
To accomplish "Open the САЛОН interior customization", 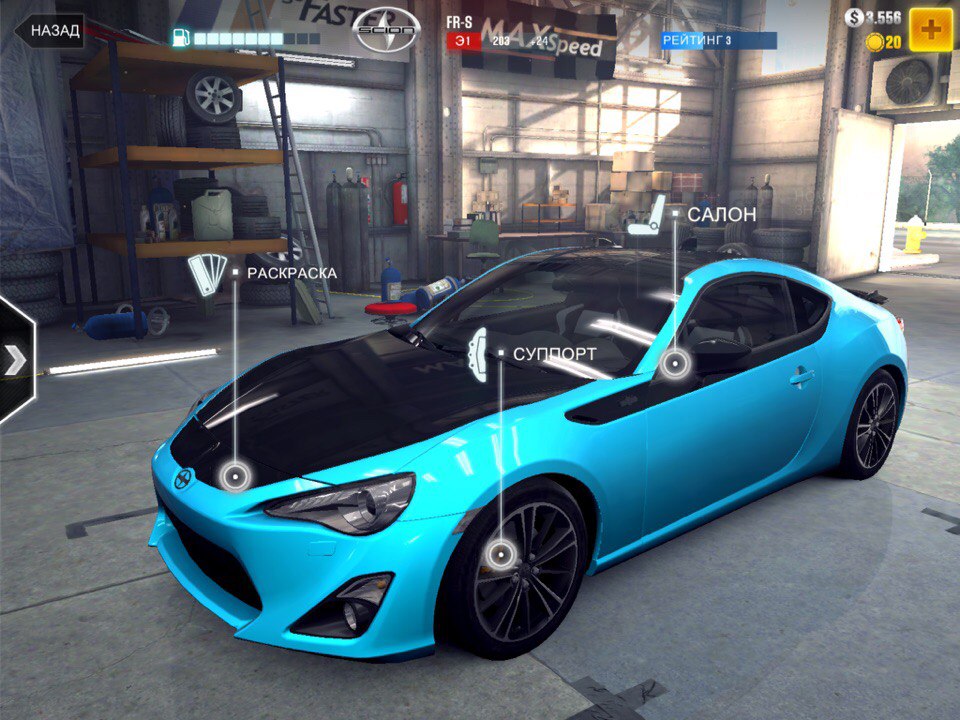I will (721, 214).
